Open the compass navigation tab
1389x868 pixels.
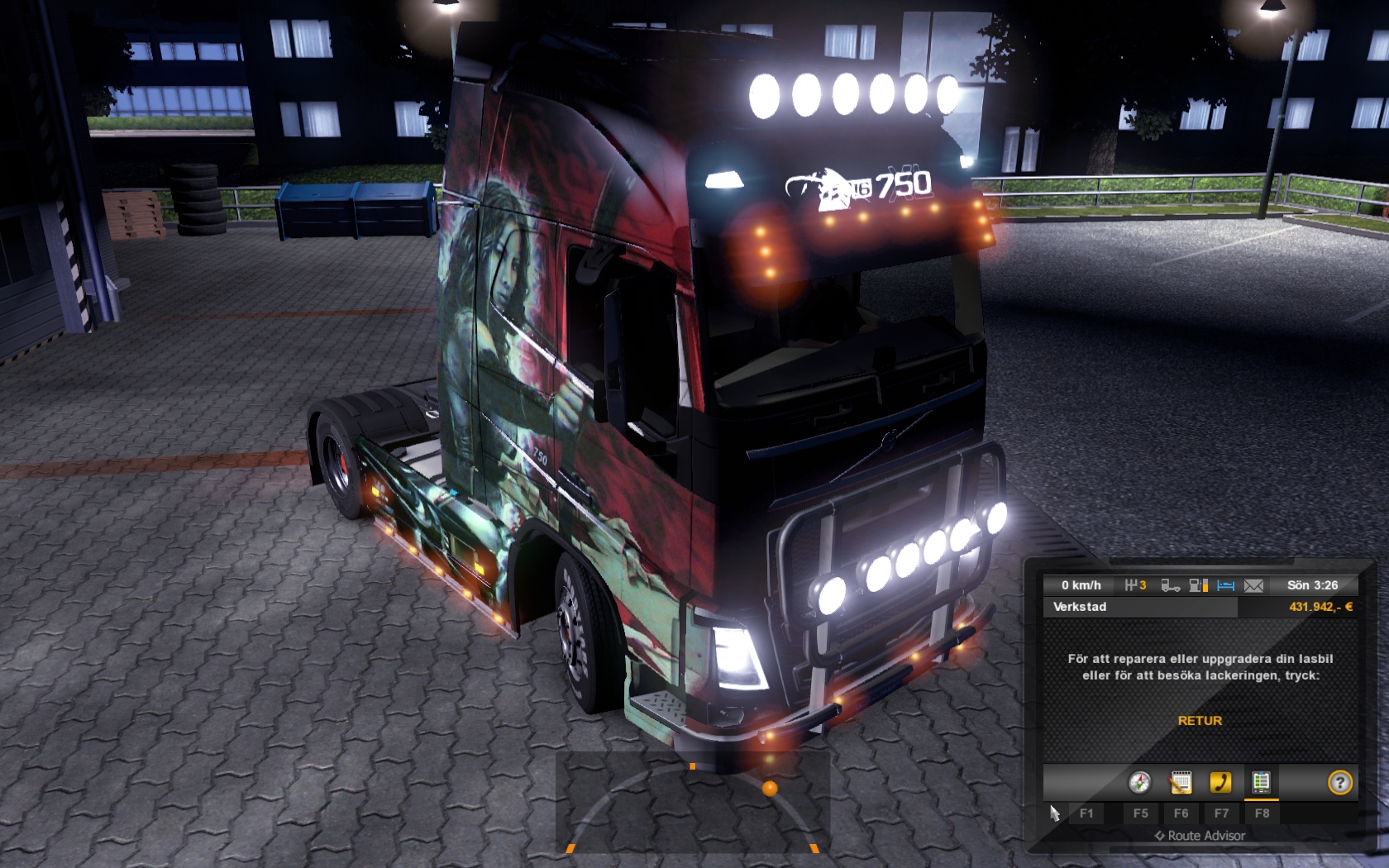(1139, 782)
